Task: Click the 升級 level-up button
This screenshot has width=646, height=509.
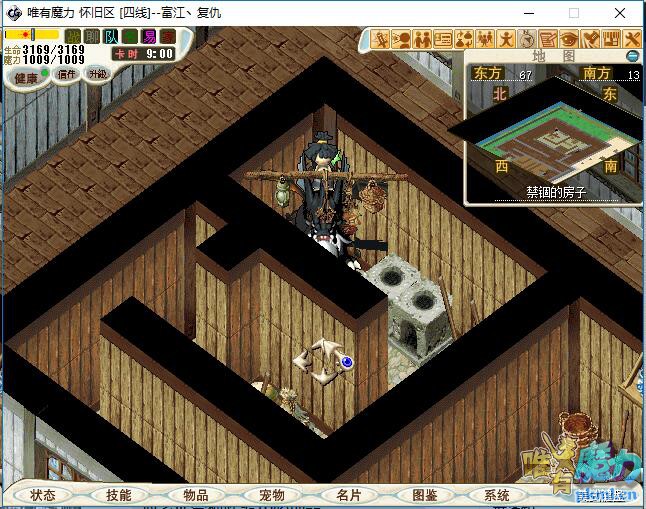Action: [97, 74]
